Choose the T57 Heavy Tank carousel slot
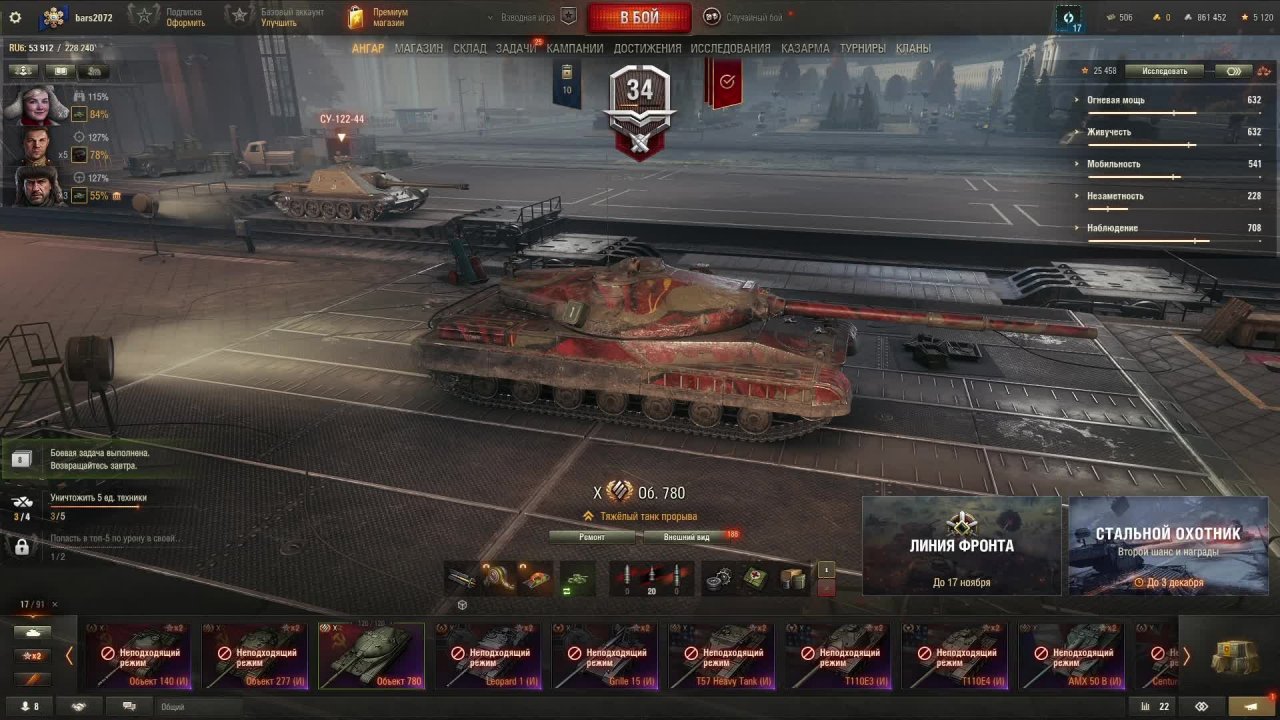The image size is (1280, 720). tap(722, 656)
